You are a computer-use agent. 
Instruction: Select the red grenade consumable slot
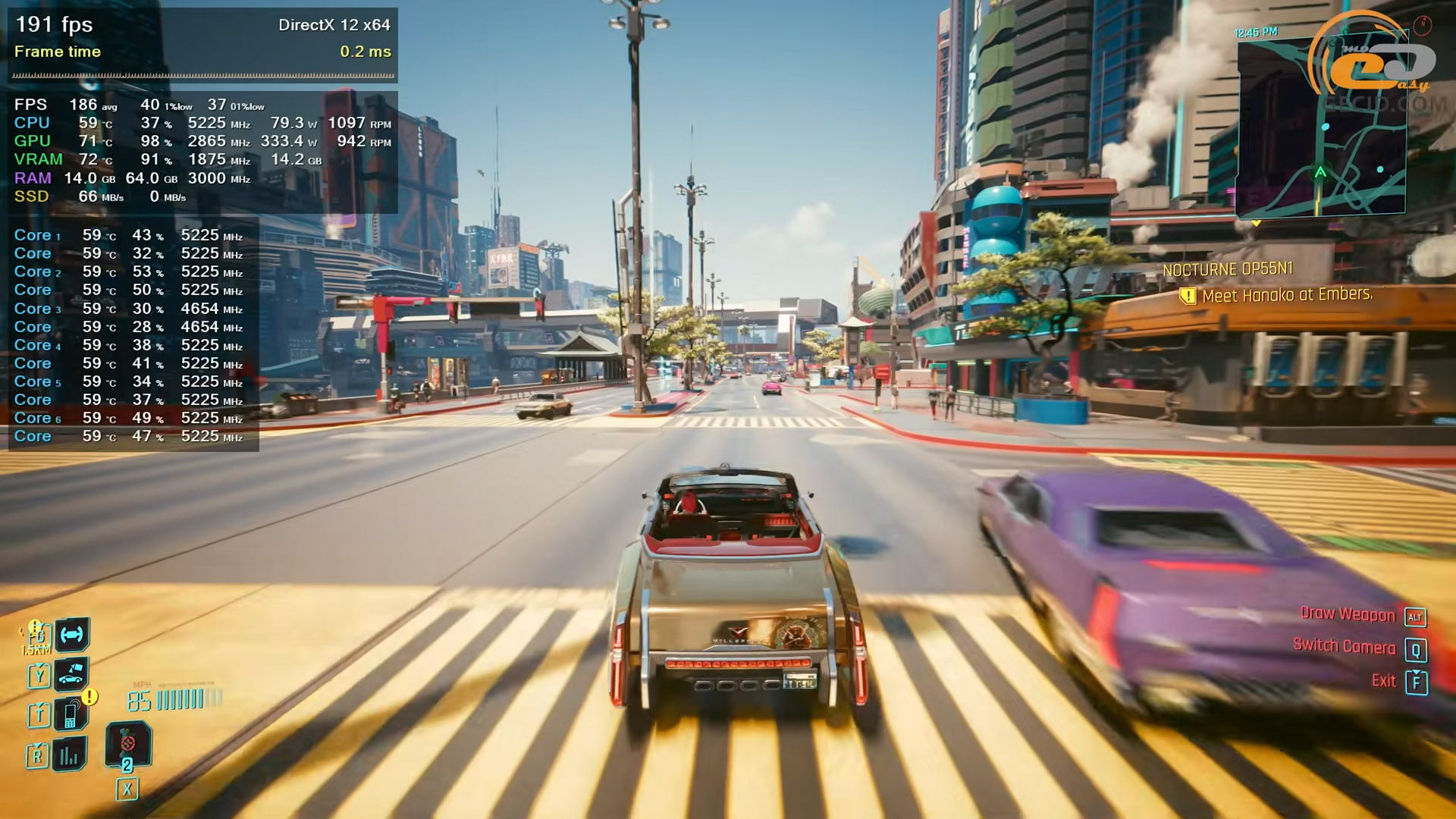127,745
